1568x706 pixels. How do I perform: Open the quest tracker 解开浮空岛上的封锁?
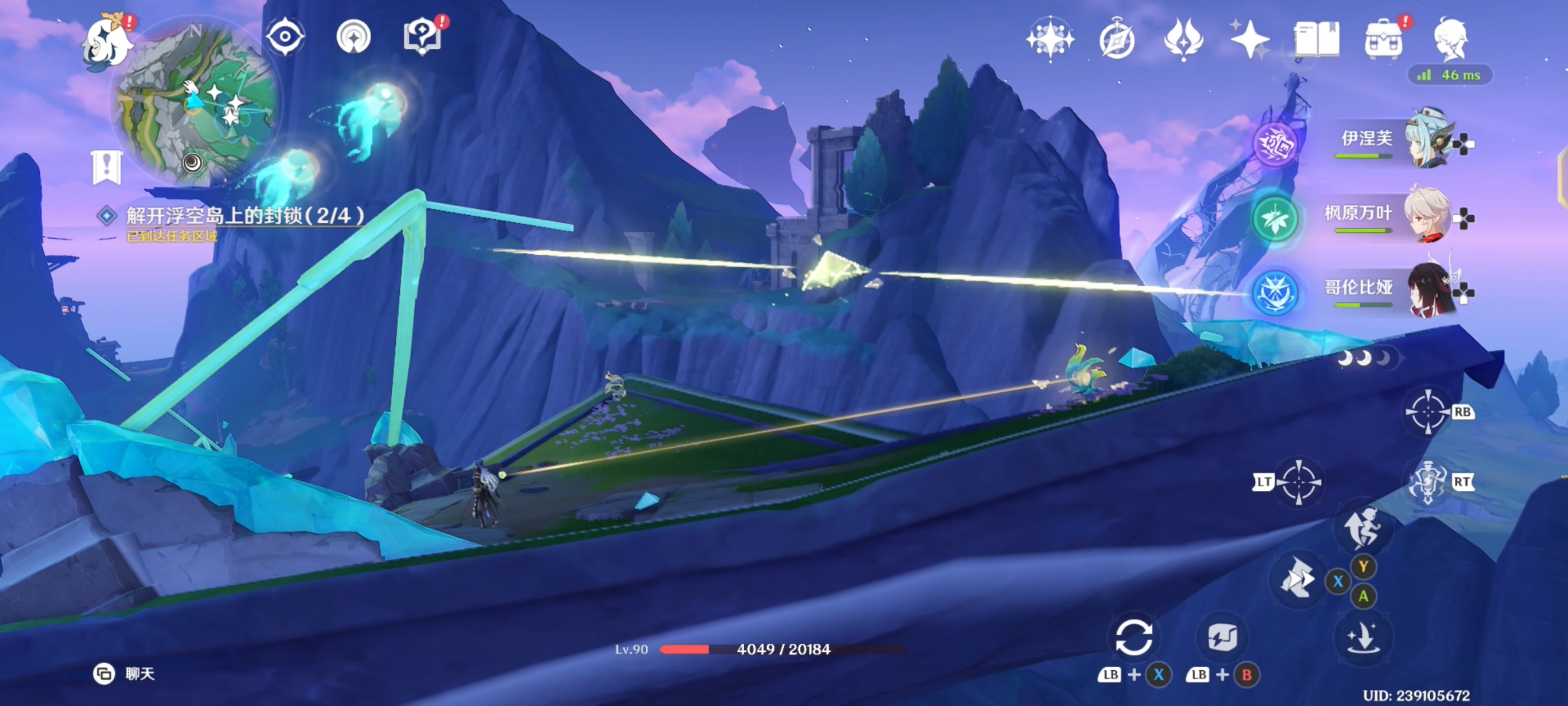click(x=244, y=216)
